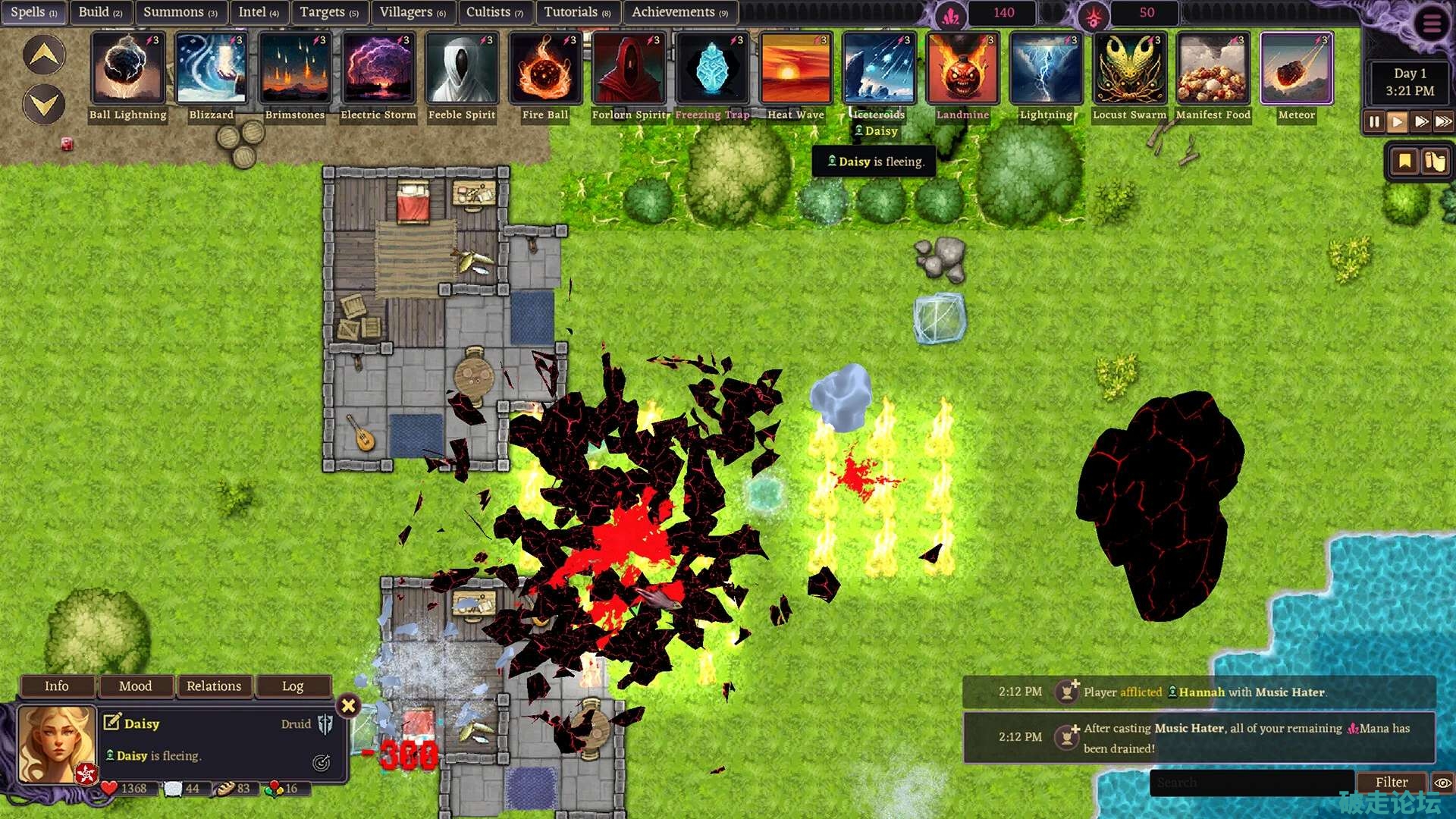Open the Build tab
This screenshot has height=819, width=1456.
(100, 12)
